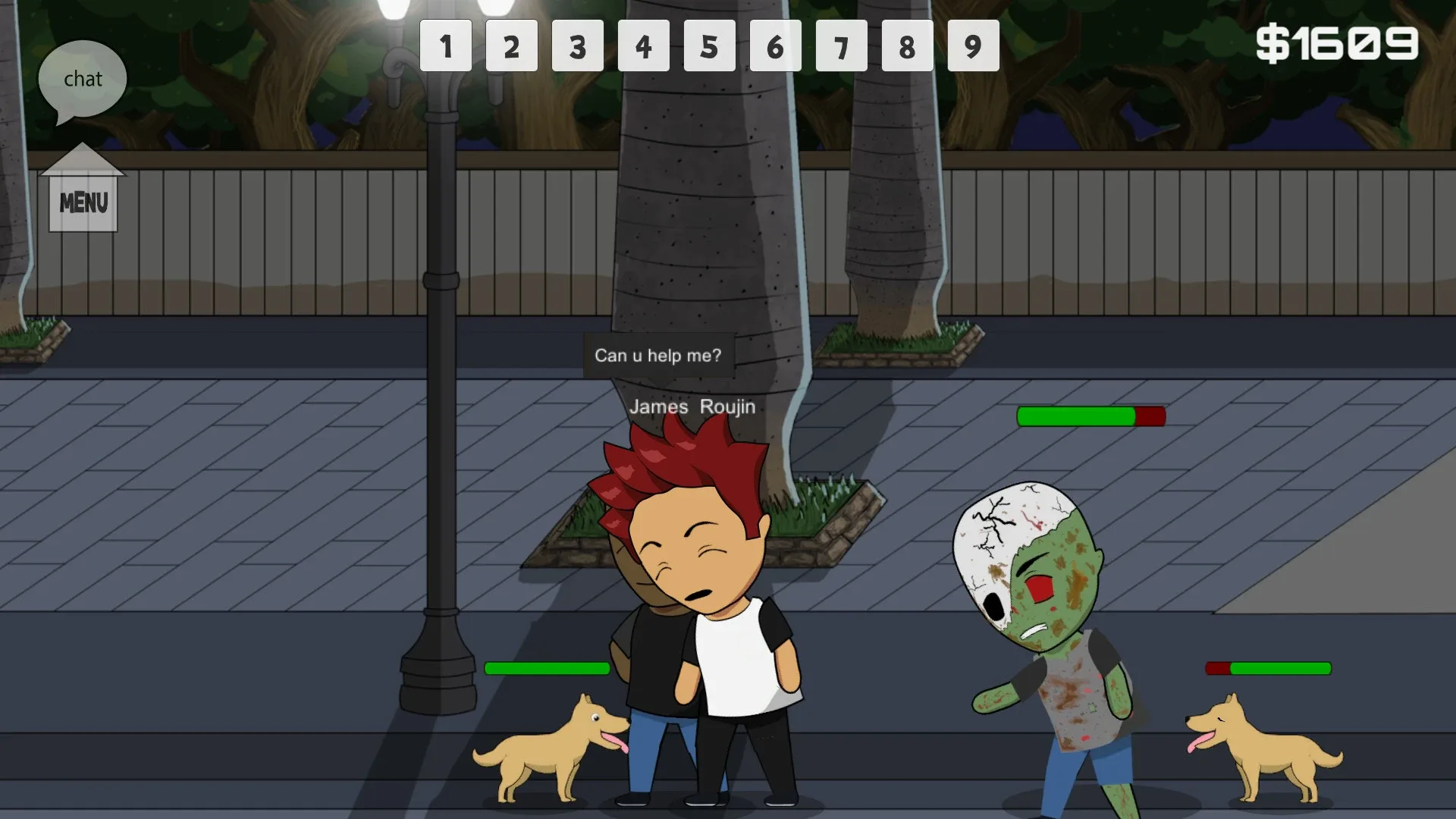Click the $1609 money counter

coord(1338,43)
